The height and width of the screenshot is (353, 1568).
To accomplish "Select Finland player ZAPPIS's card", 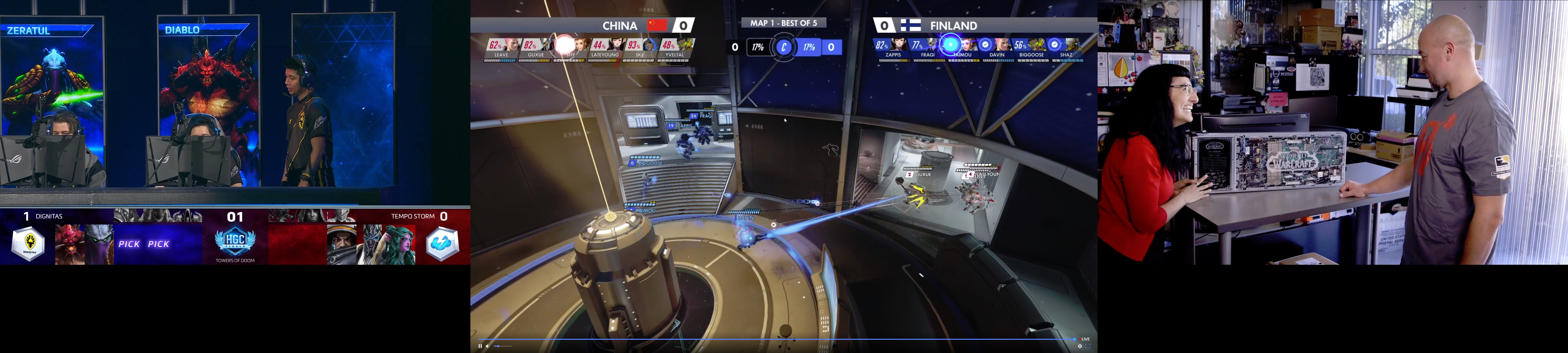I will click(x=893, y=49).
